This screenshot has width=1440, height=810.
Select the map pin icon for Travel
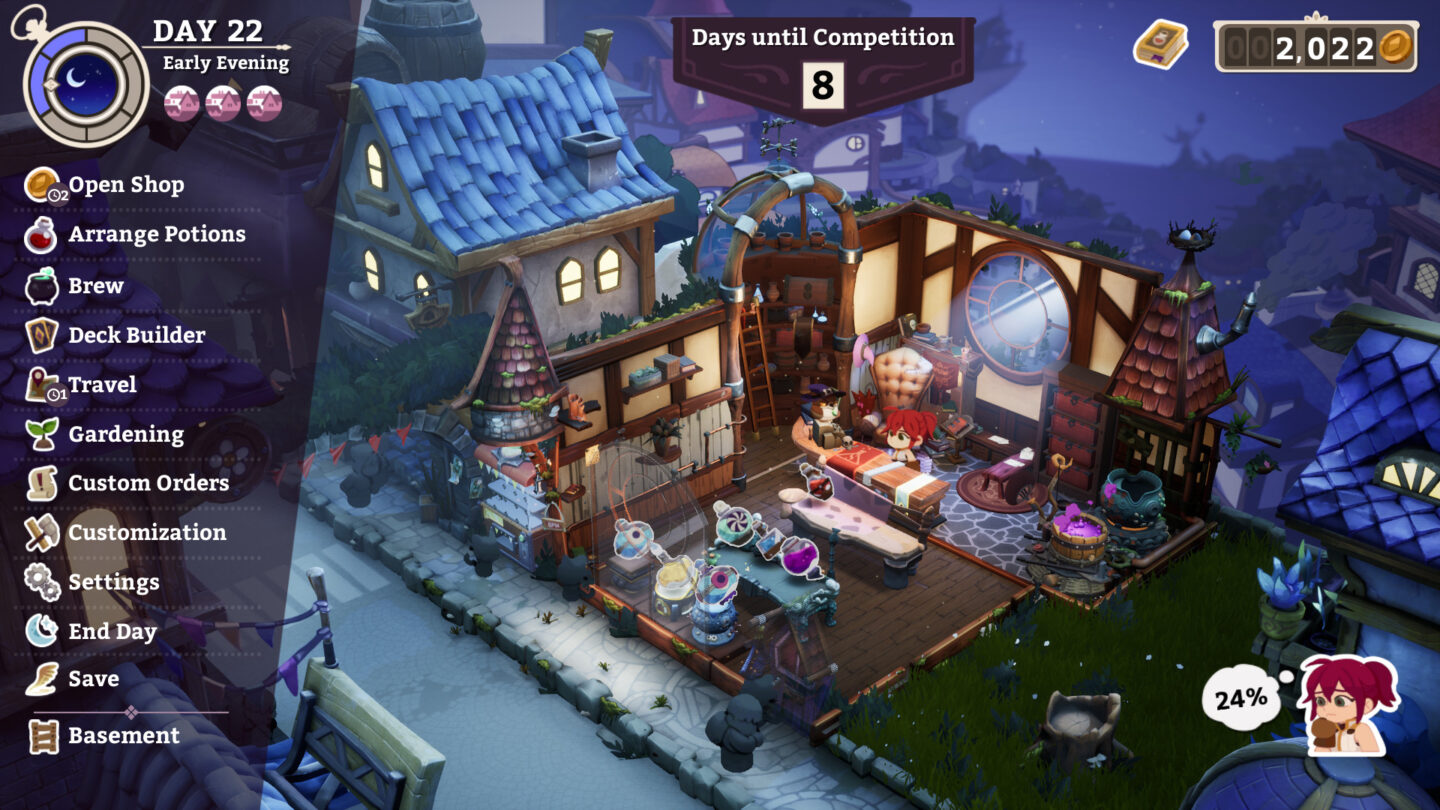coord(40,384)
